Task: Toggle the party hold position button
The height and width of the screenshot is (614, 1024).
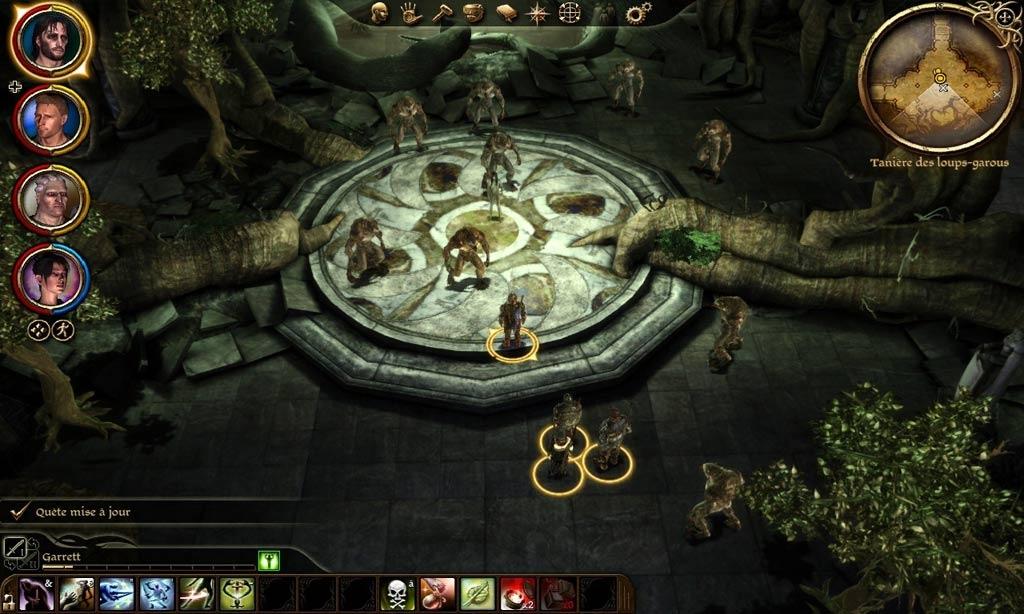Action: 63,330
